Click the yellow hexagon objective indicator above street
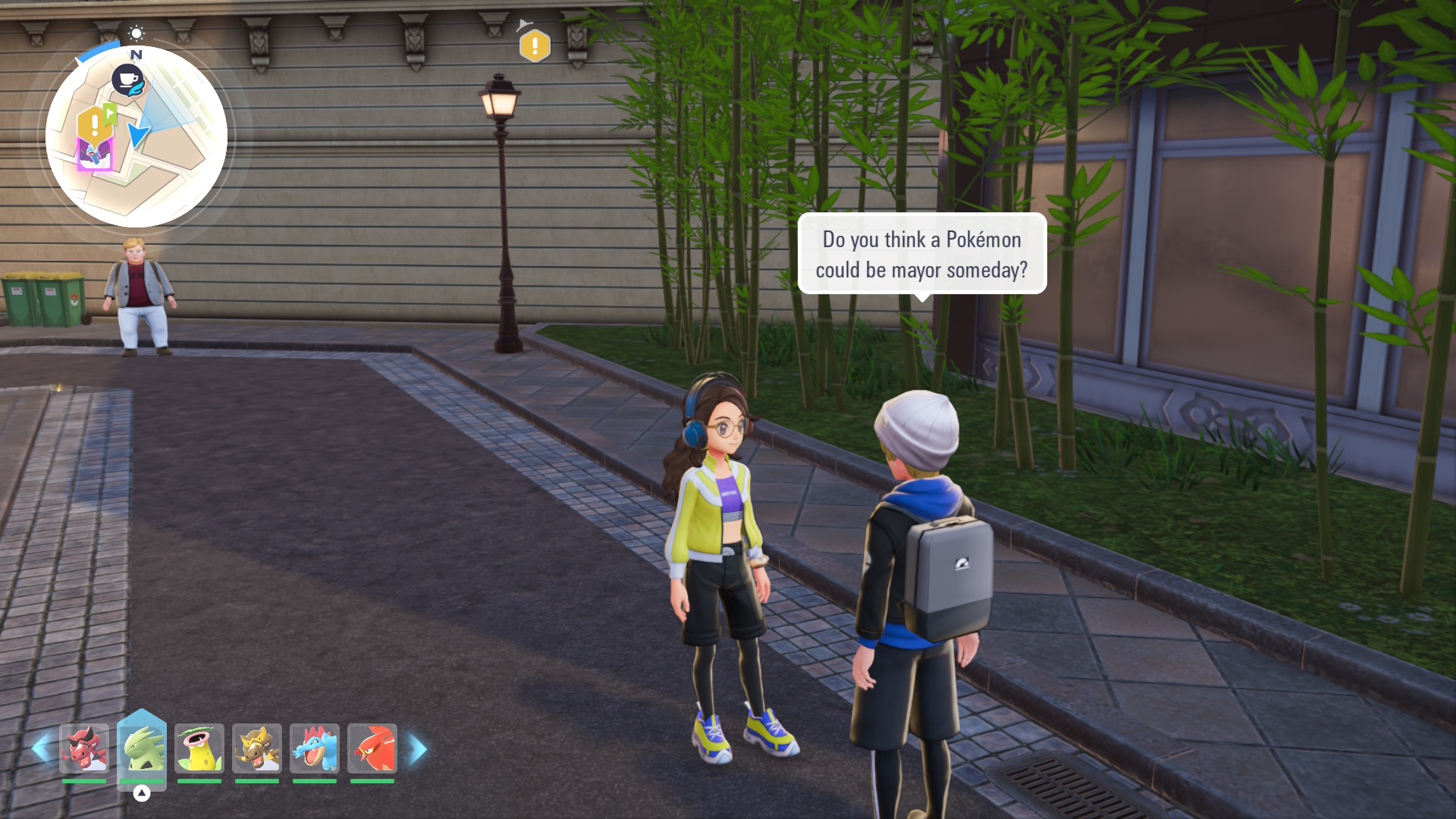 pos(535,46)
